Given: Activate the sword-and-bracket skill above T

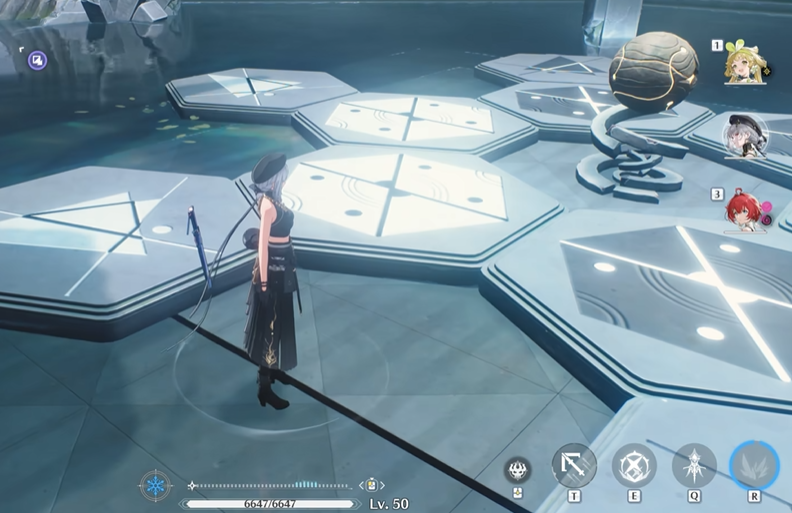Looking at the screenshot, I should [x=574, y=464].
